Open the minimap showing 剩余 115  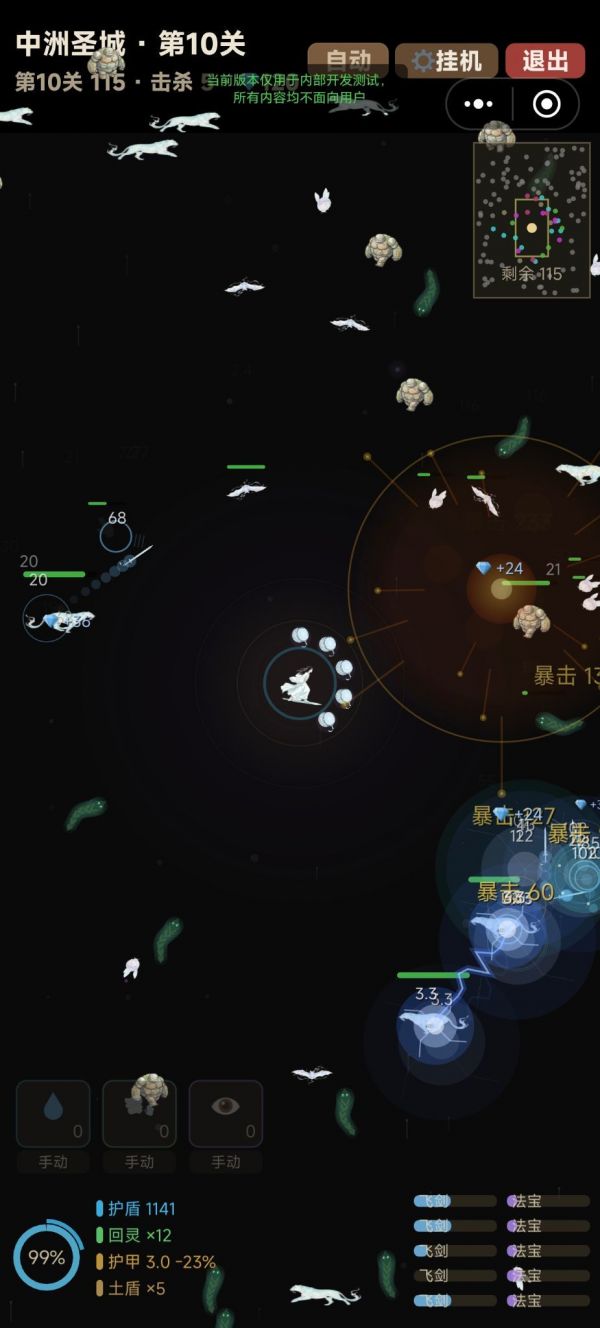532,220
